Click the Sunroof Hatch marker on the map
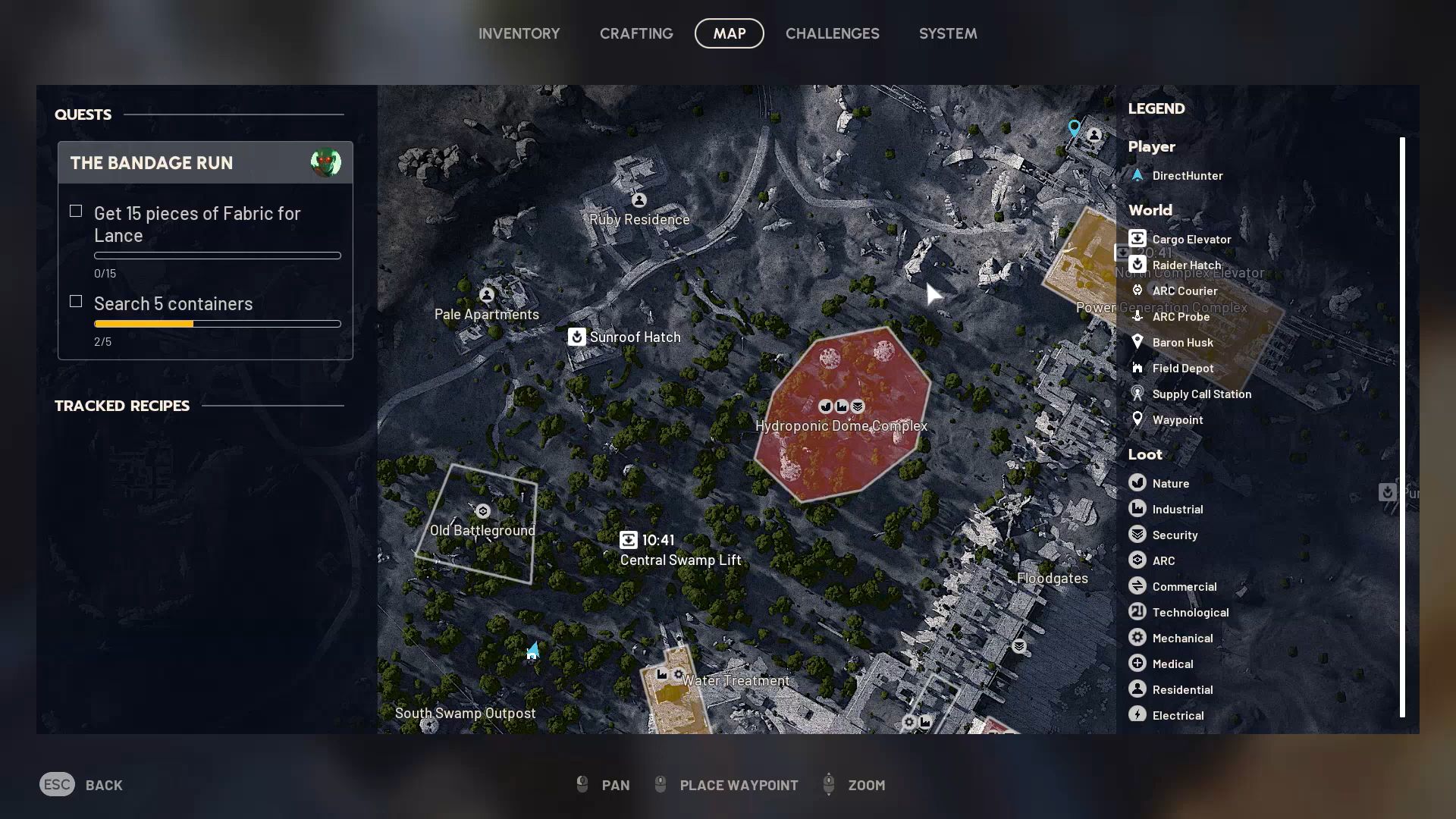 pos(577,337)
